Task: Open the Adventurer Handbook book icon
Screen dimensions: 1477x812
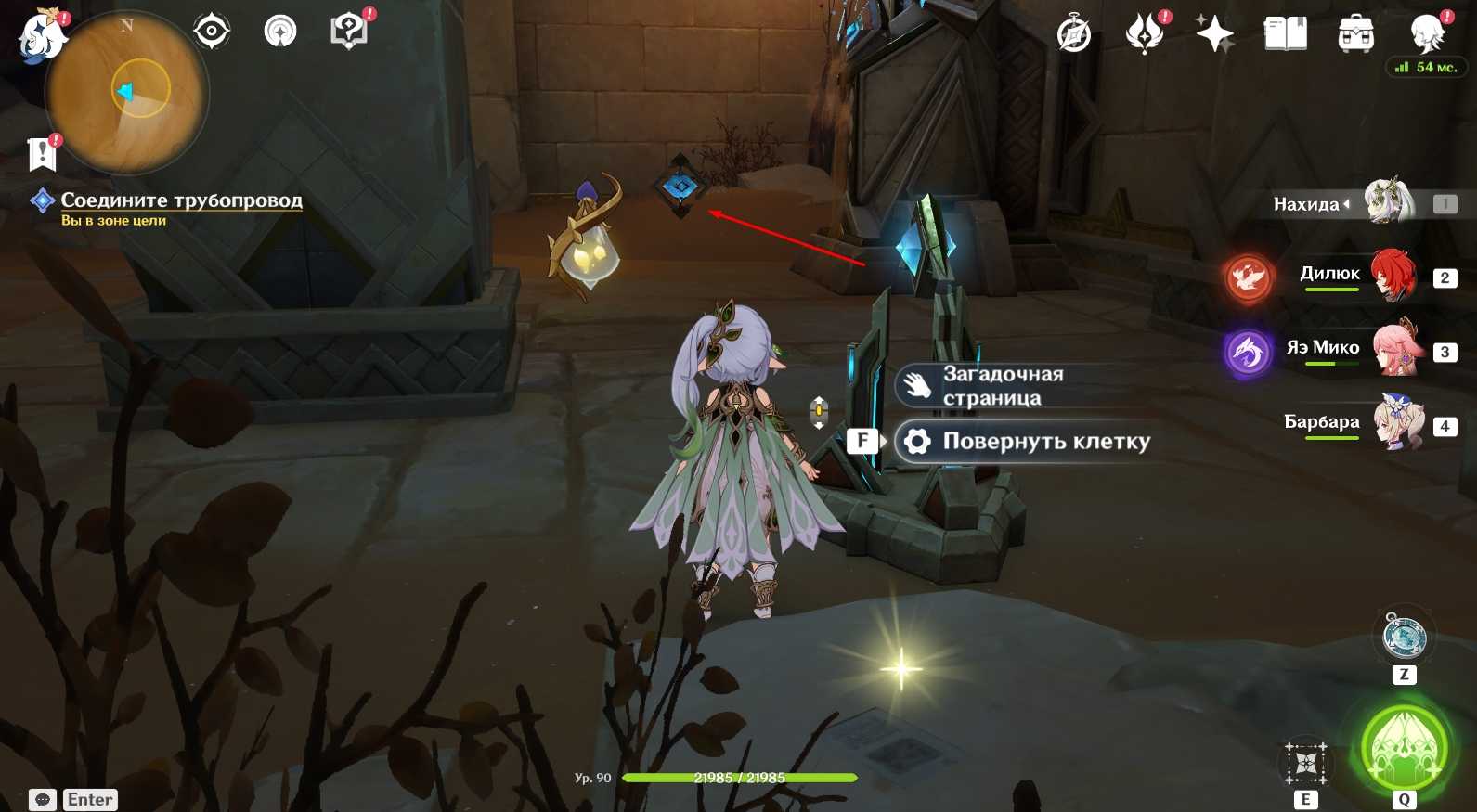Action: point(1285,35)
